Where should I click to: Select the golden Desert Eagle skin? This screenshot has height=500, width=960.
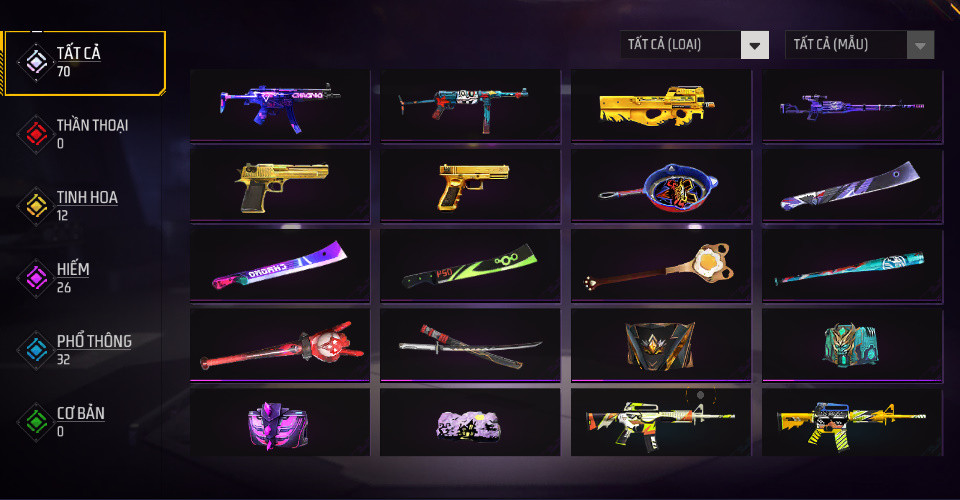point(280,185)
